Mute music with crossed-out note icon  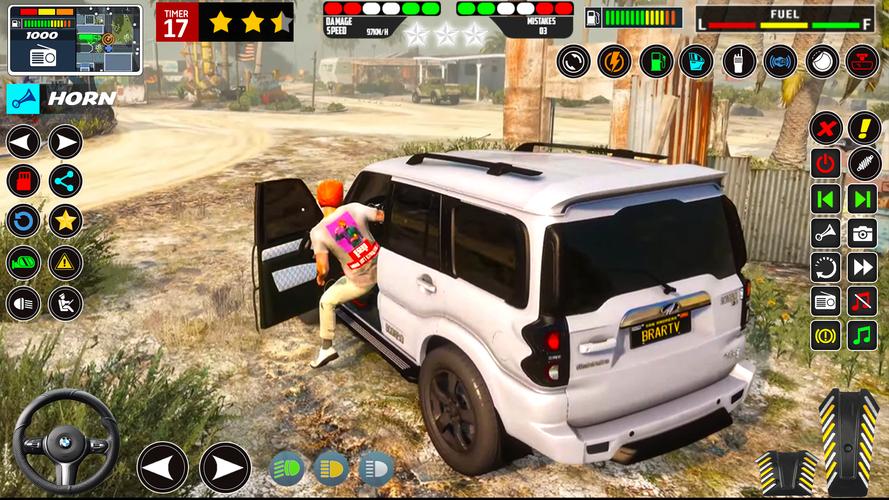862,300
